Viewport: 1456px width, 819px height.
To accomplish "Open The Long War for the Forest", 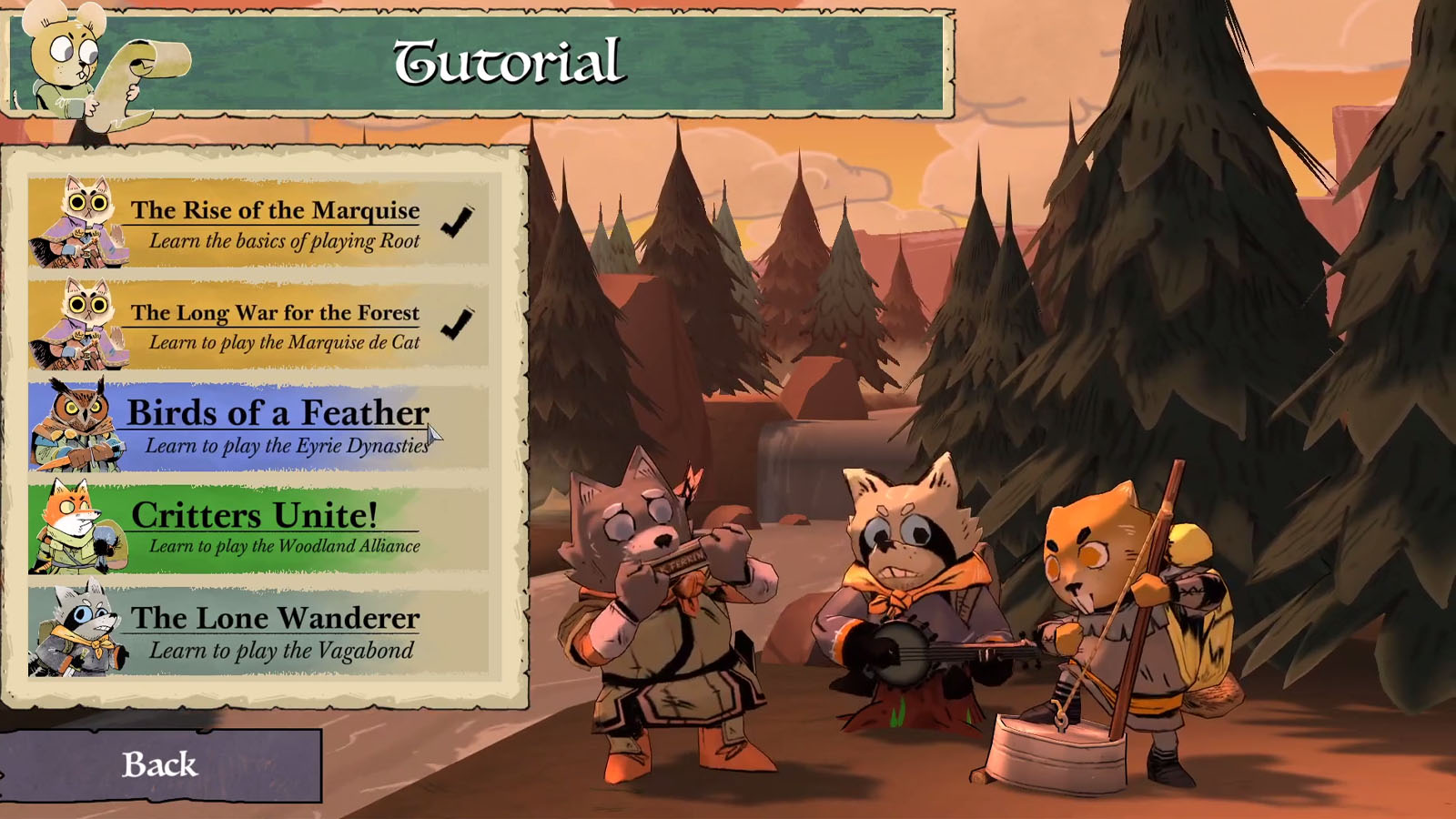I will coord(259,326).
